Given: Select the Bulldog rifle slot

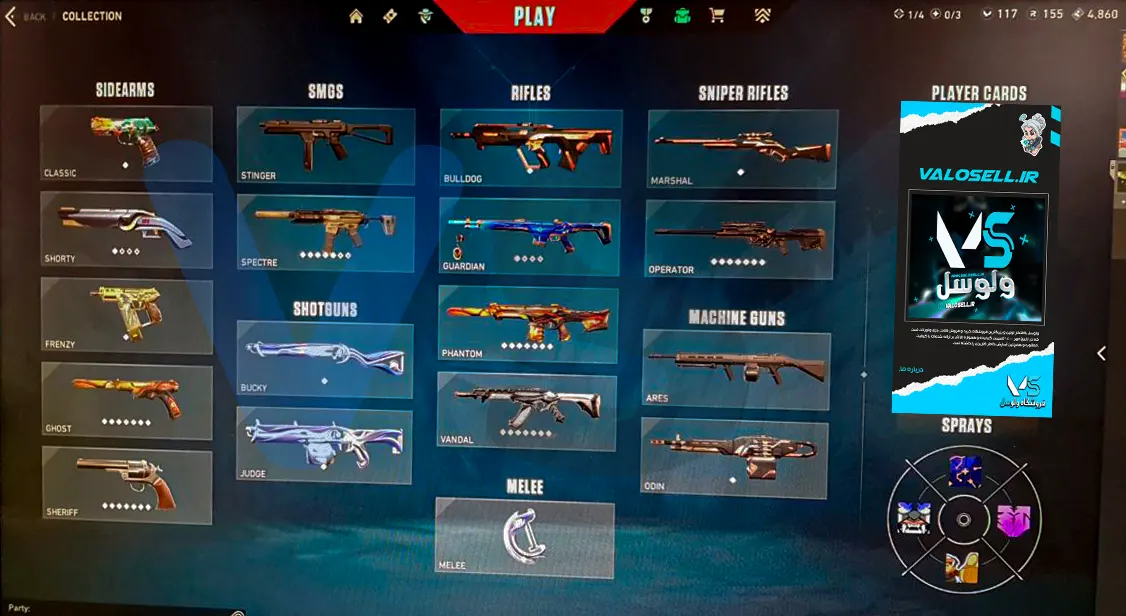Looking at the screenshot, I should (x=531, y=148).
